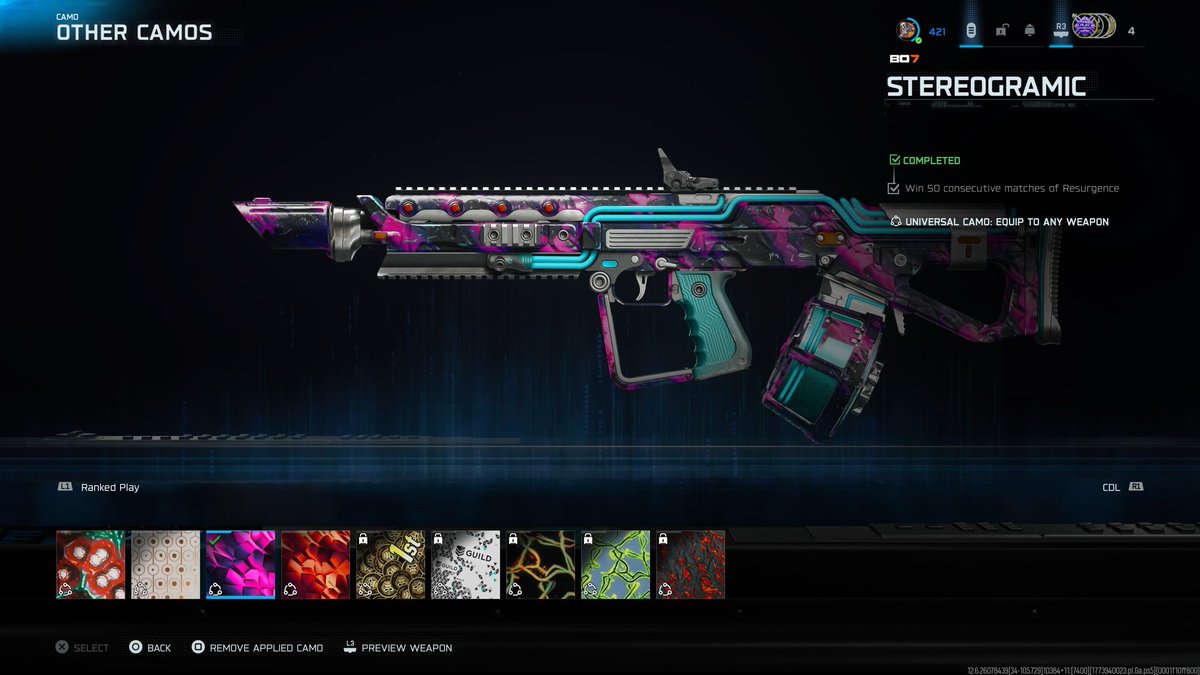Choose the white camo with gold circles
This screenshot has width=1200, height=675.
[166, 564]
